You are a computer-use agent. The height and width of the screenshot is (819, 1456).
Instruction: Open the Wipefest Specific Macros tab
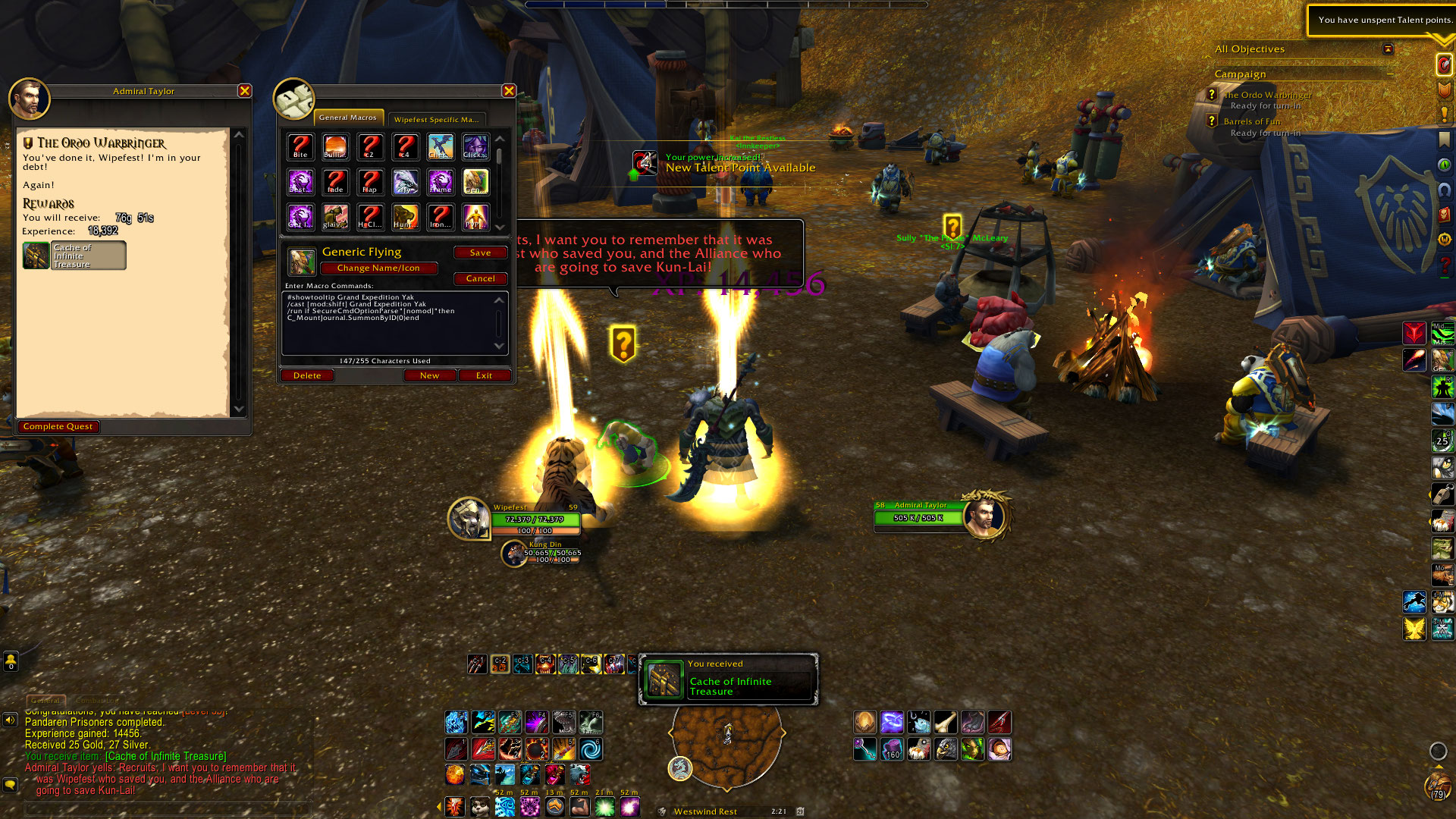tap(436, 119)
